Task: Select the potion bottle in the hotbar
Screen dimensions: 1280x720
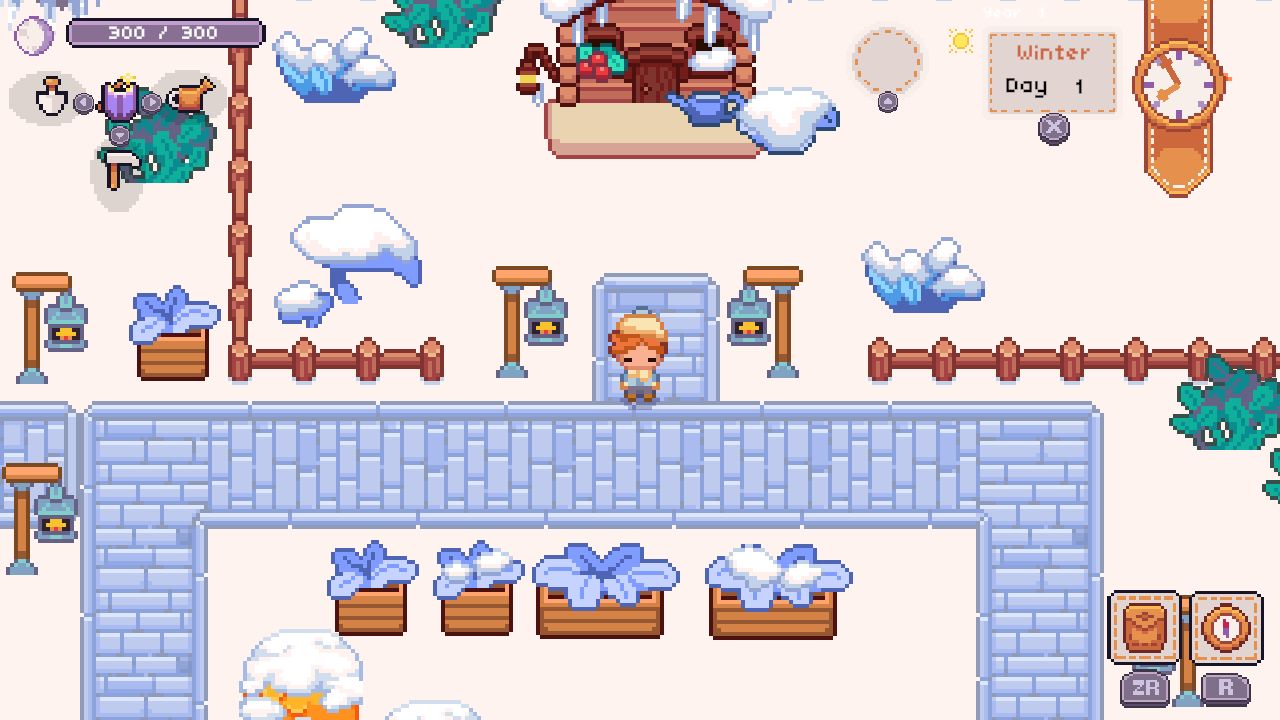Action: (50, 96)
